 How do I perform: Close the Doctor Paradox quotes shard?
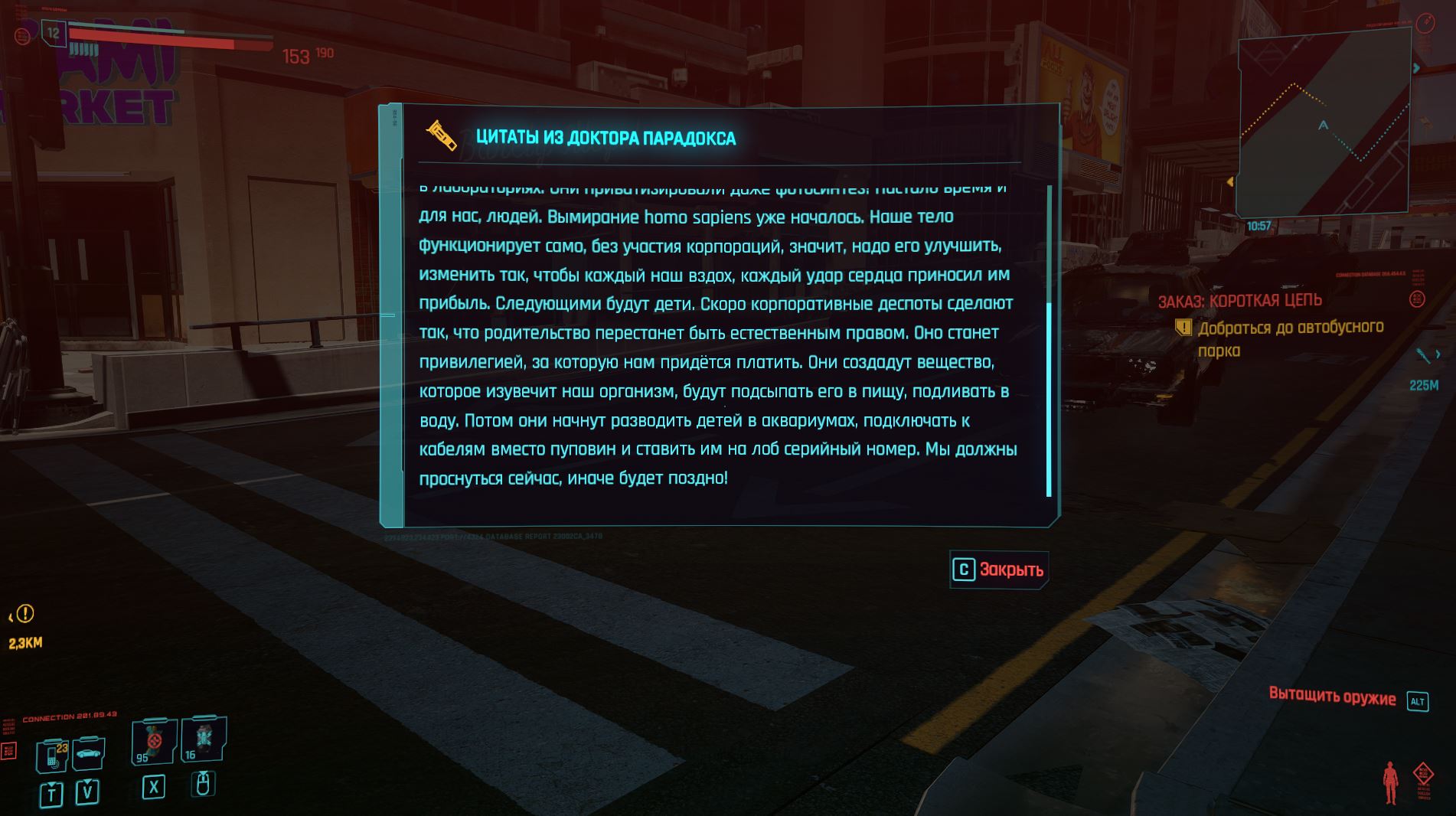(998, 570)
